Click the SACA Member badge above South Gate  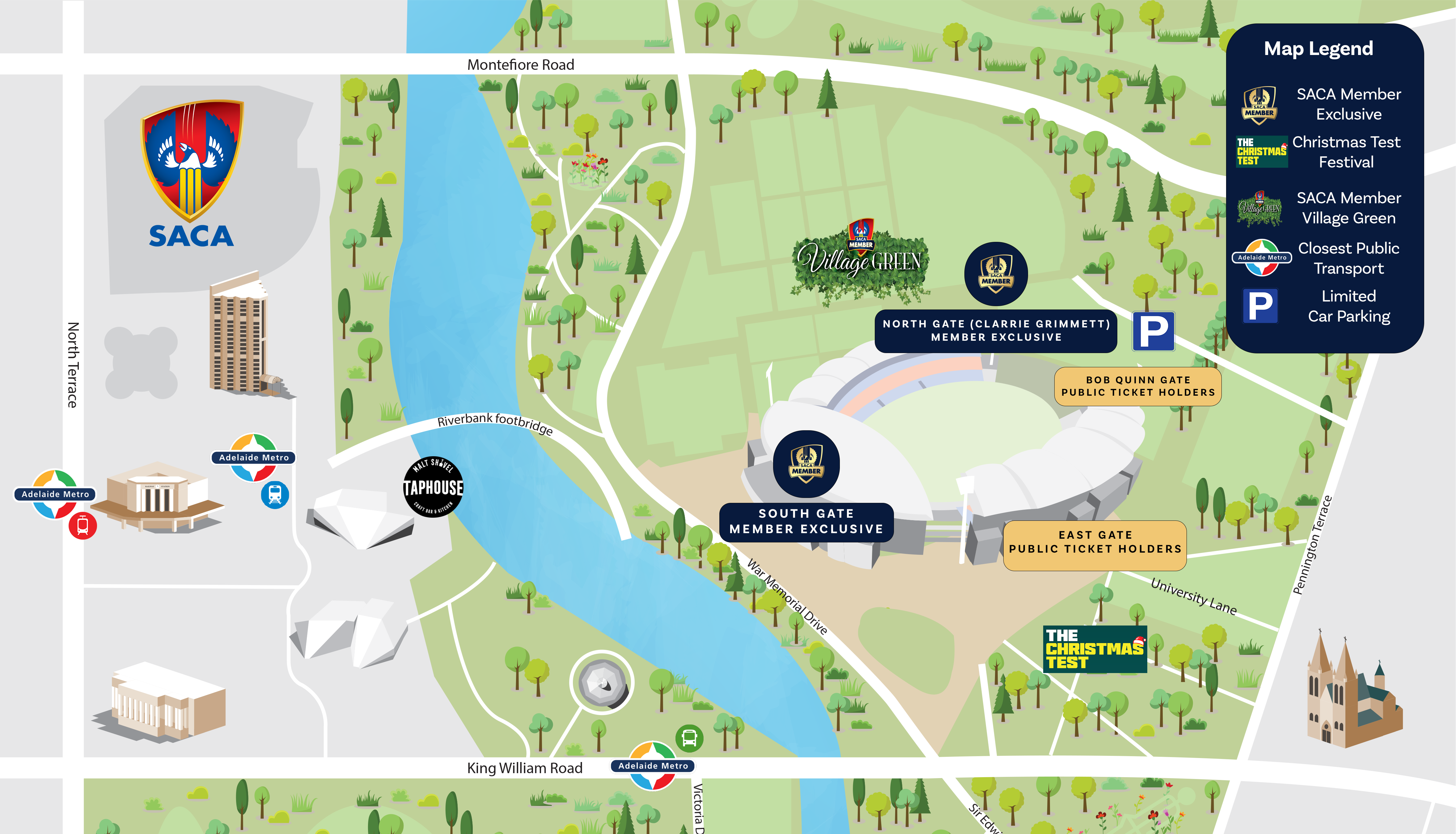pos(806,464)
